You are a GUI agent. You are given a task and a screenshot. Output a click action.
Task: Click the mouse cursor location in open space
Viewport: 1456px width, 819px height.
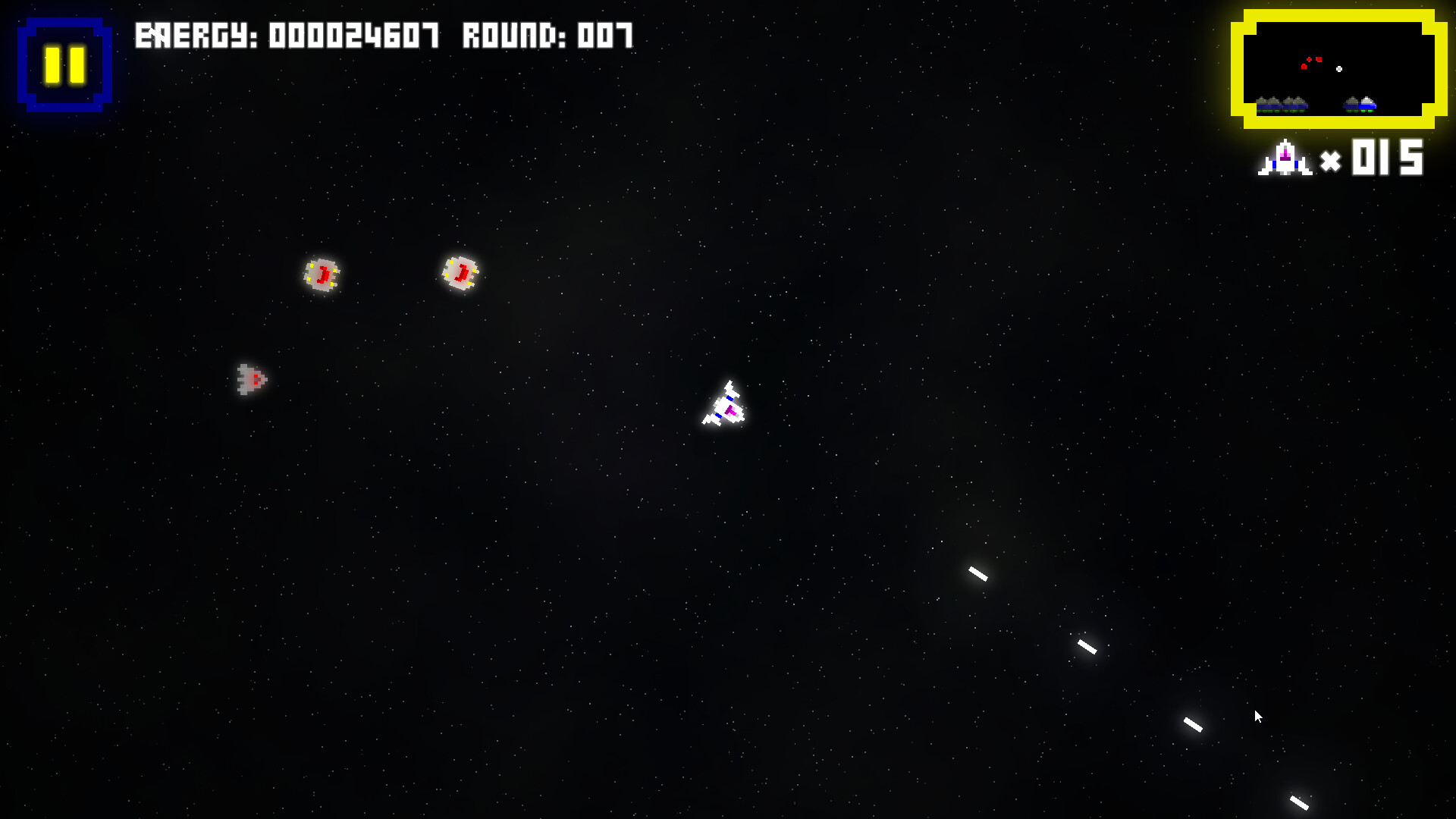[x=1258, y=716]
